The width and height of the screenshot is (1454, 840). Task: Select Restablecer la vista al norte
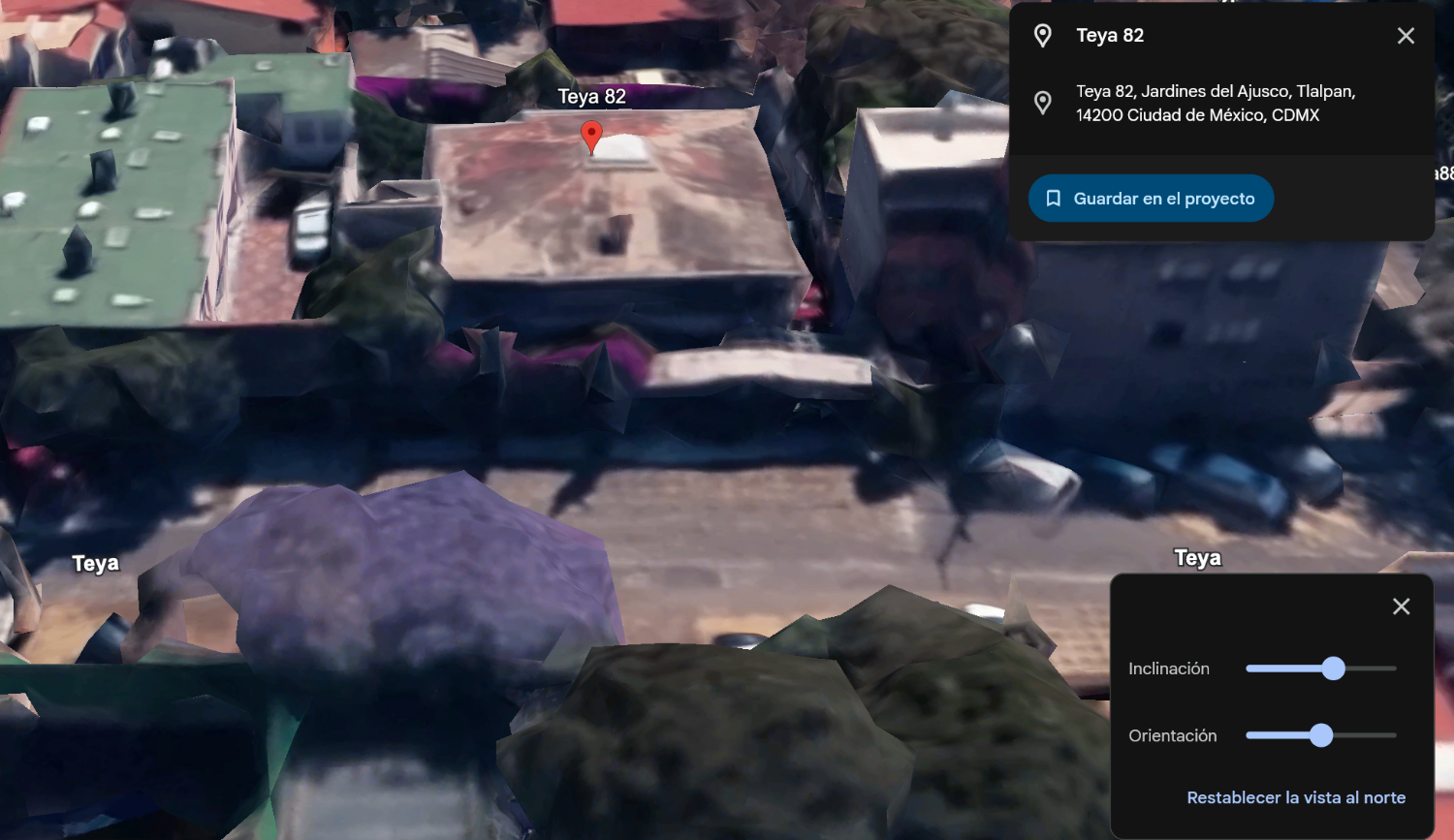(1296, 797)
